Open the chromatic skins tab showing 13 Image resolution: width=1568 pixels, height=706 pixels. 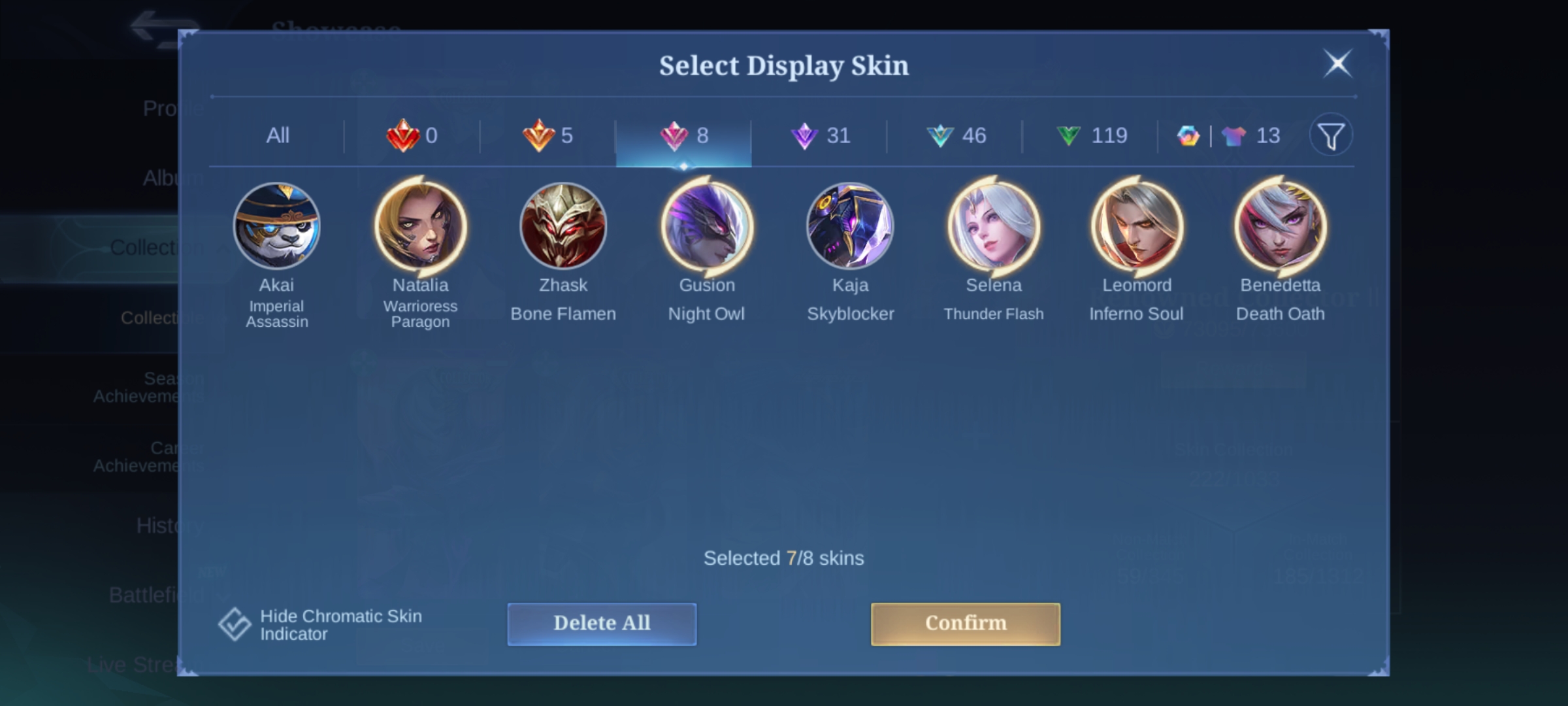tap(1228, 136)
